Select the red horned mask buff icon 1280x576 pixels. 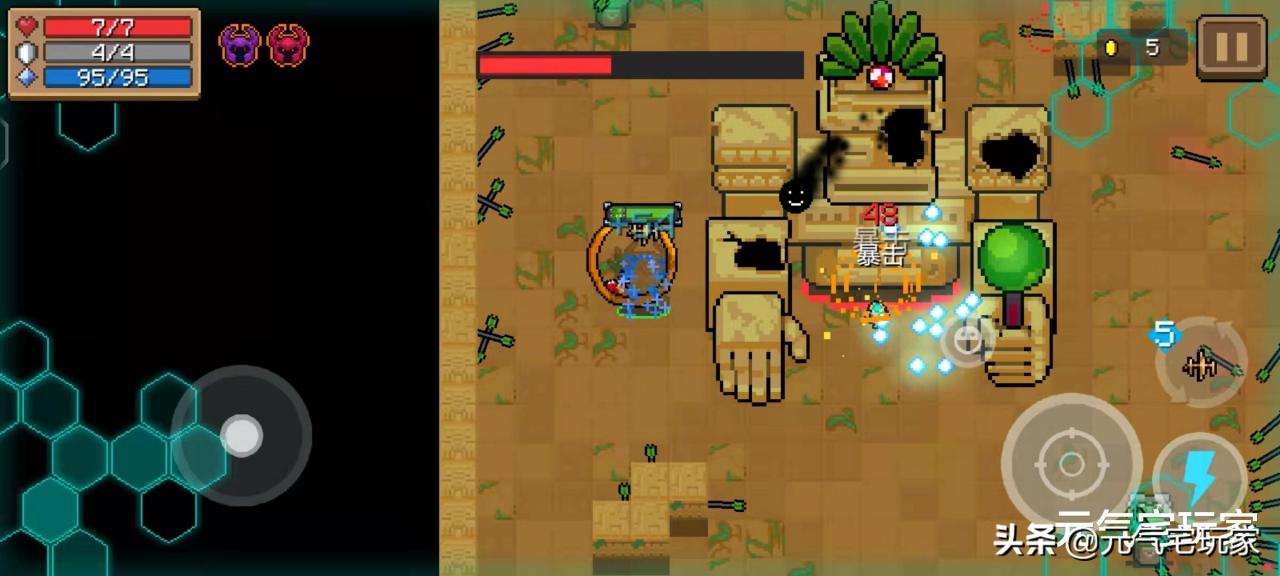(288, 45)
